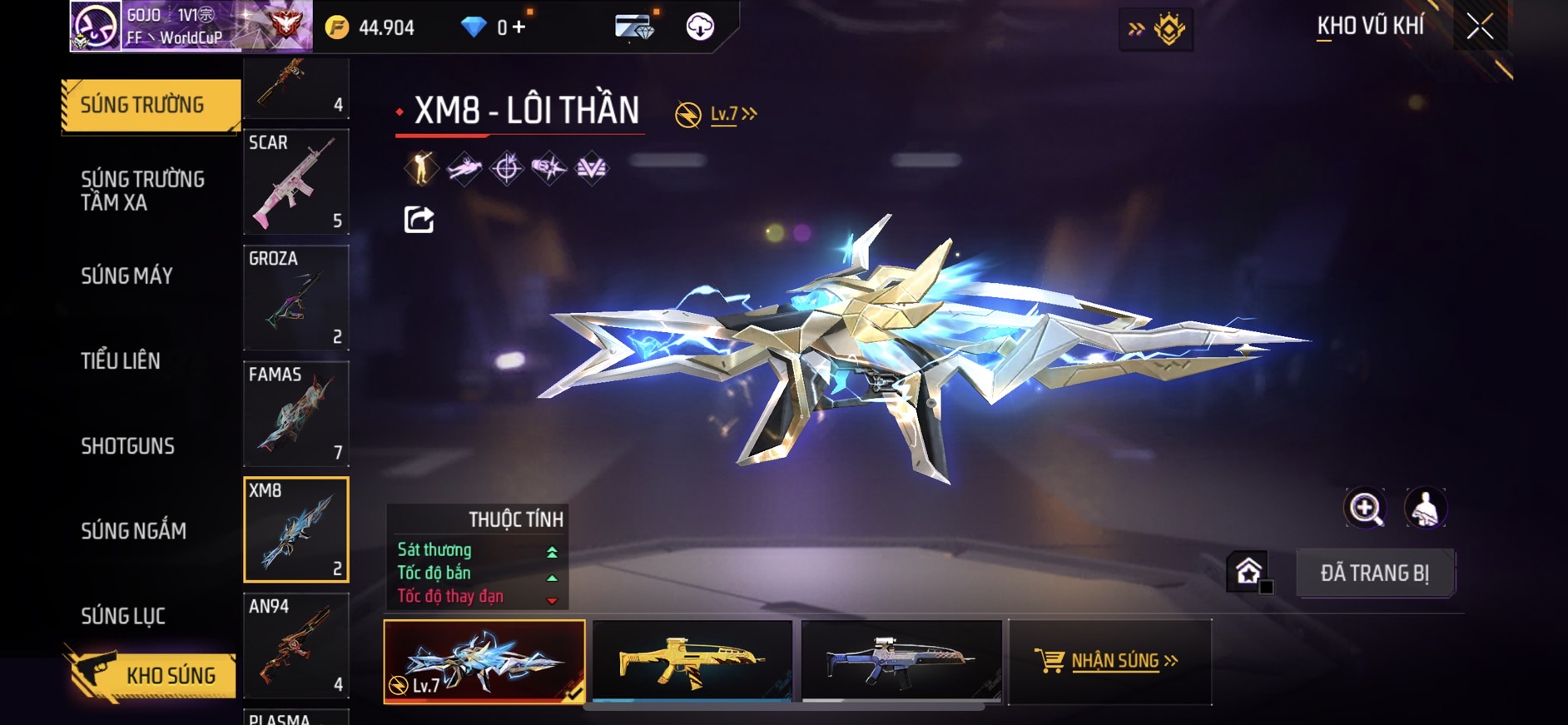Choose the FAMAS weapon tile
This screenshot has width=1568, height=725.
pyautogui.click(x=295, y=414)
